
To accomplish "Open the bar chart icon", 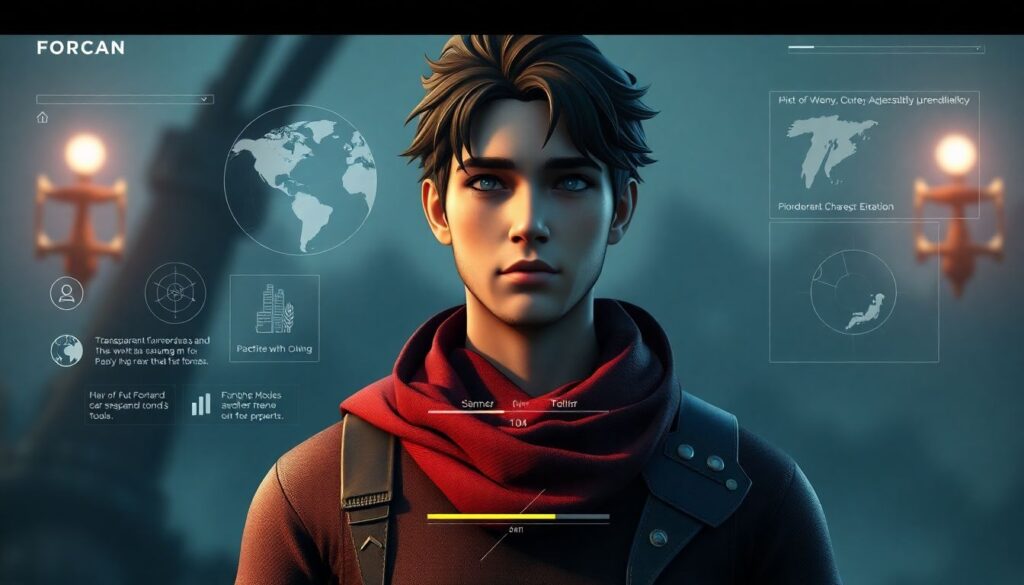I will [x=202, y=404].
